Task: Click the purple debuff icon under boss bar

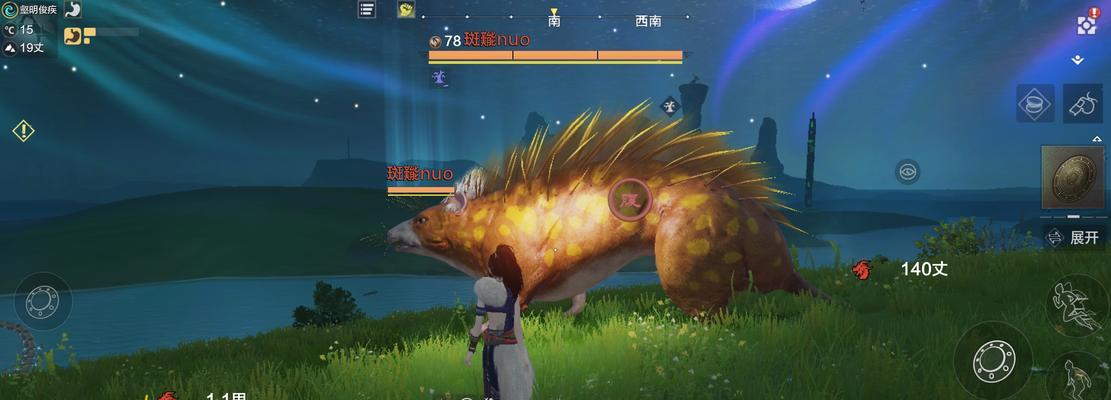Action: tap(438, 77)
